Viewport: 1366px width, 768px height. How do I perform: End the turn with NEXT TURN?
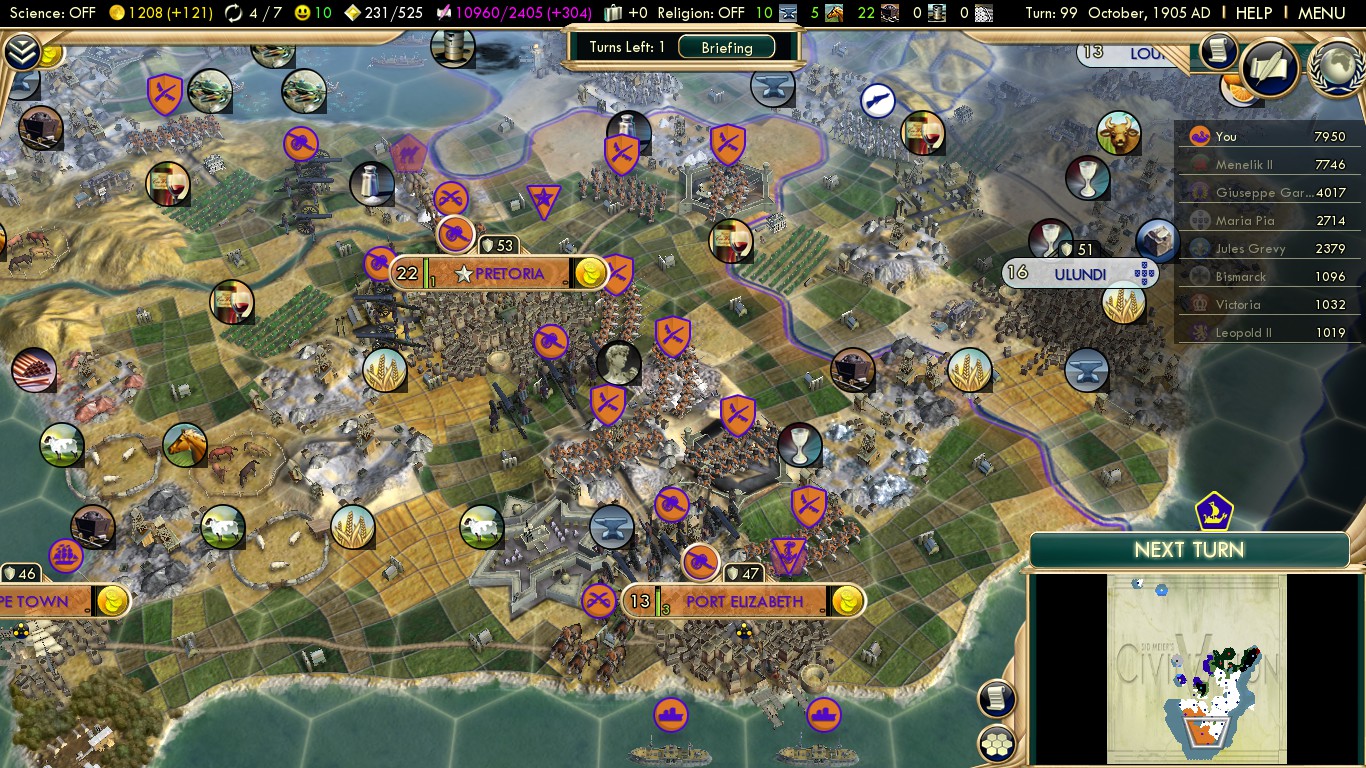[x=1189, y=550]
